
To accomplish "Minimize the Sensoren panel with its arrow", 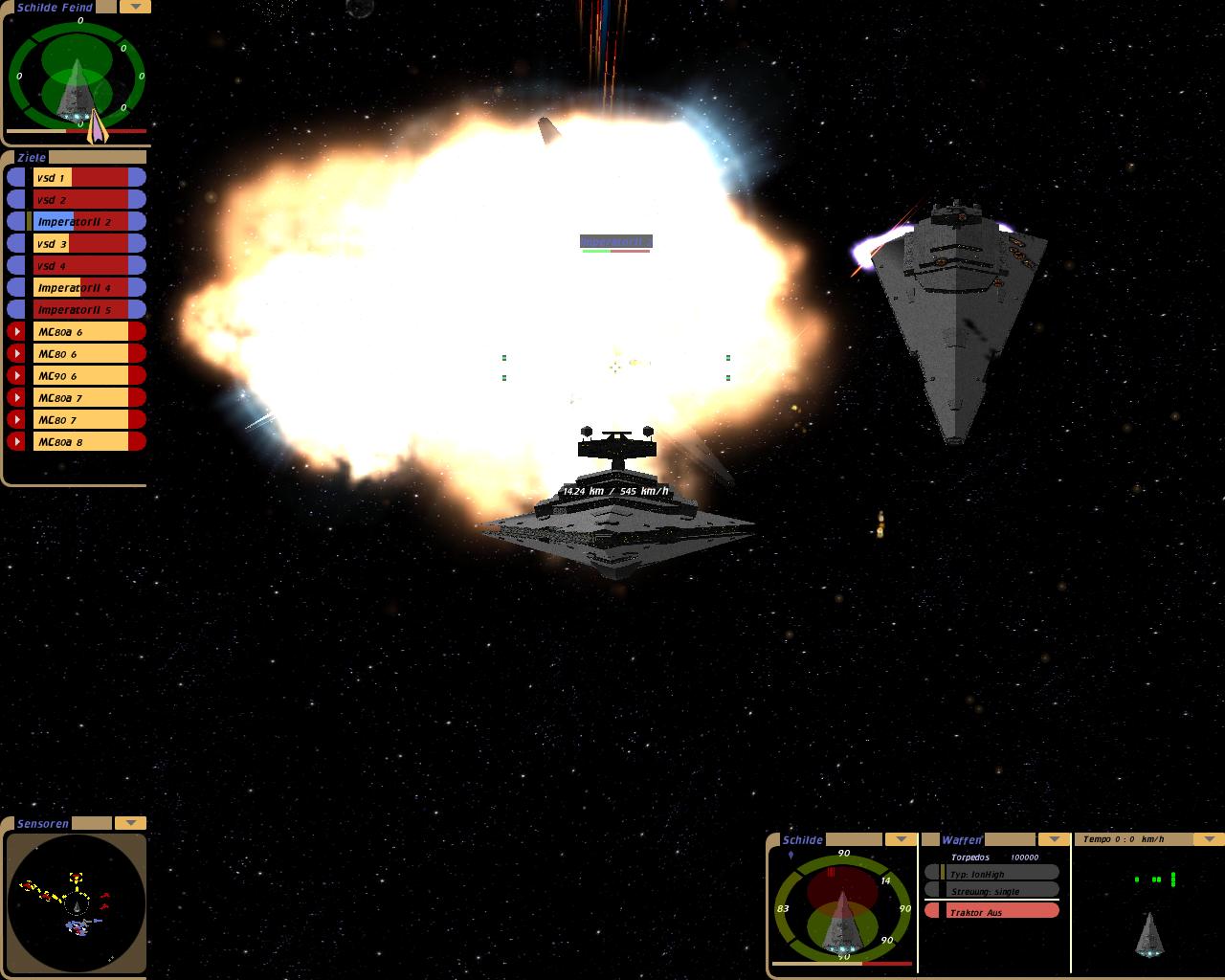I will 130,823.
